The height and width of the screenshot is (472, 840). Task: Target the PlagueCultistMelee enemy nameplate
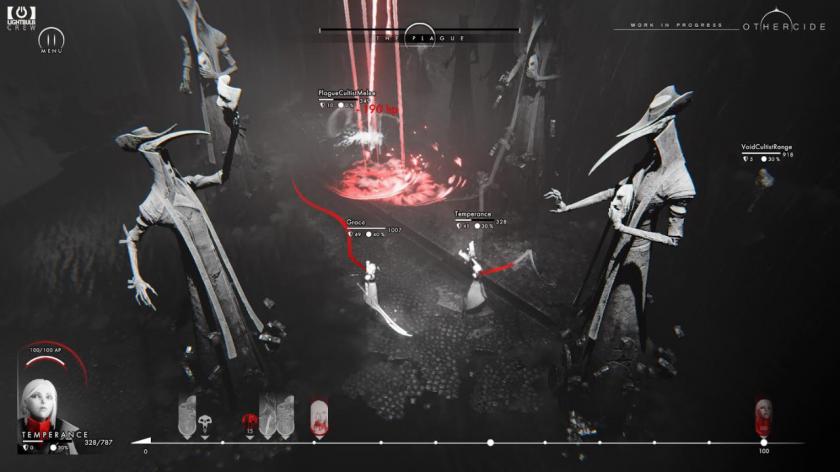(346, 93)
